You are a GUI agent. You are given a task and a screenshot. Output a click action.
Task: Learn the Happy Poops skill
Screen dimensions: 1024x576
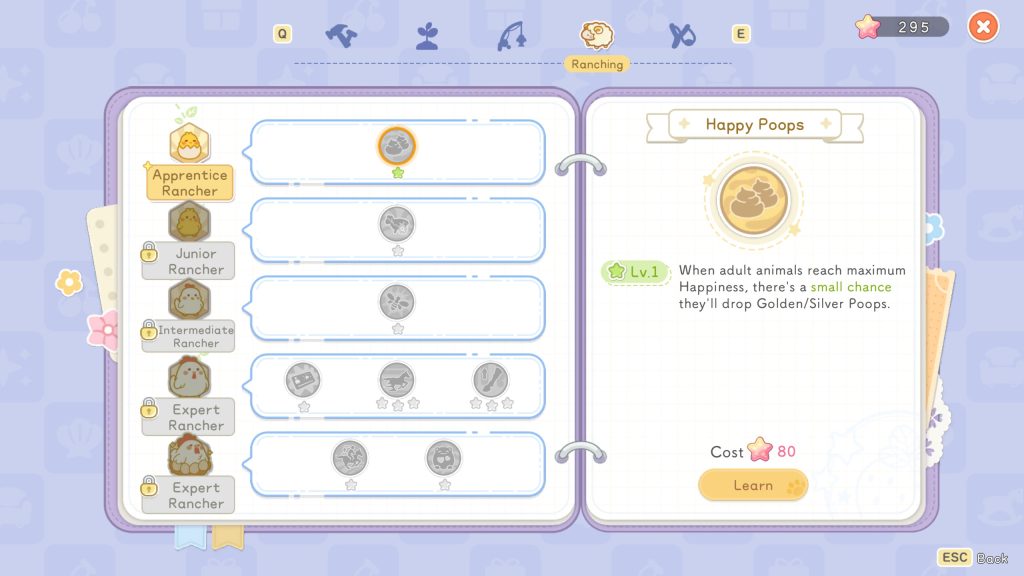point(752,485)
